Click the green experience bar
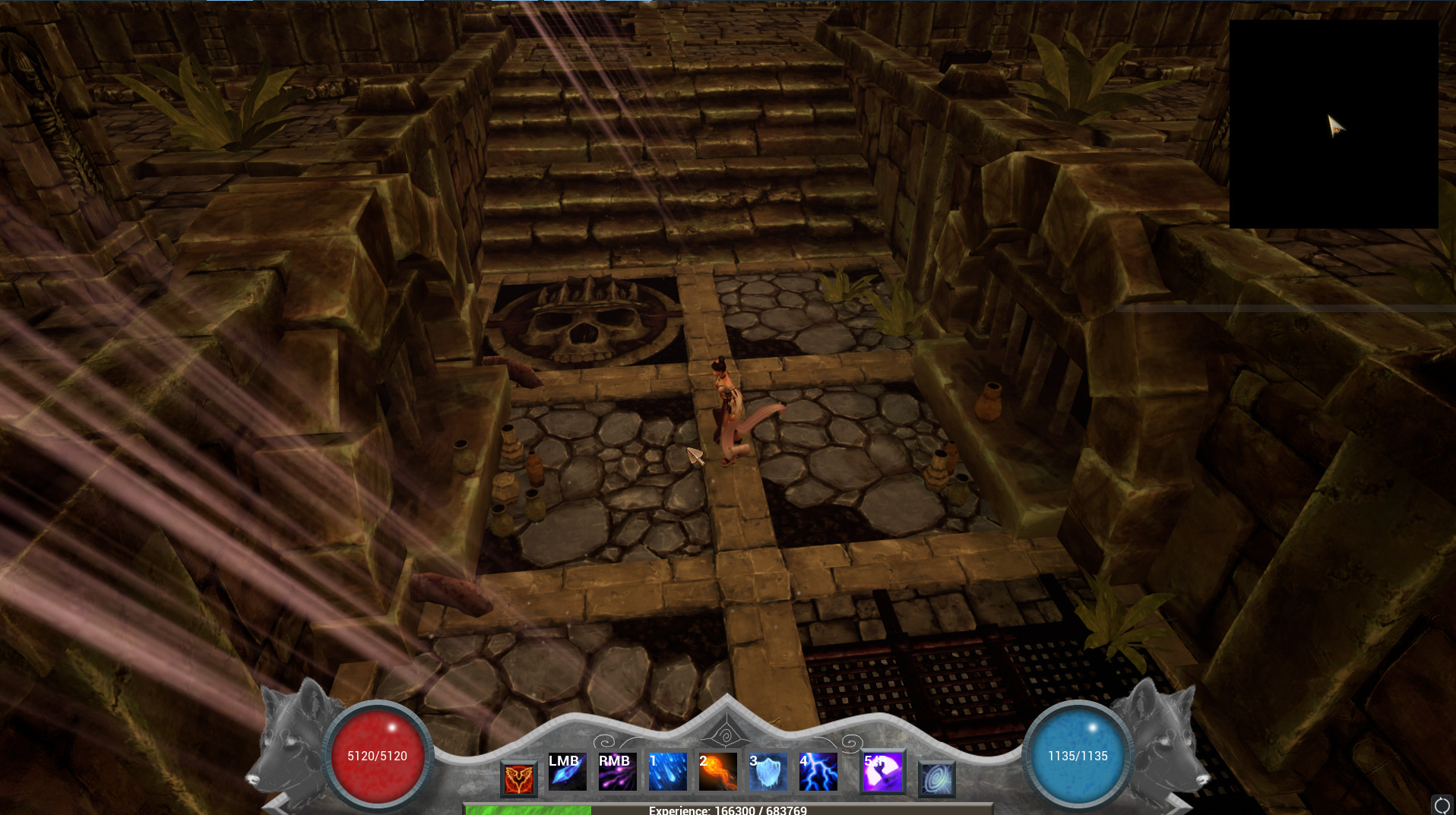 pos(527,810)
